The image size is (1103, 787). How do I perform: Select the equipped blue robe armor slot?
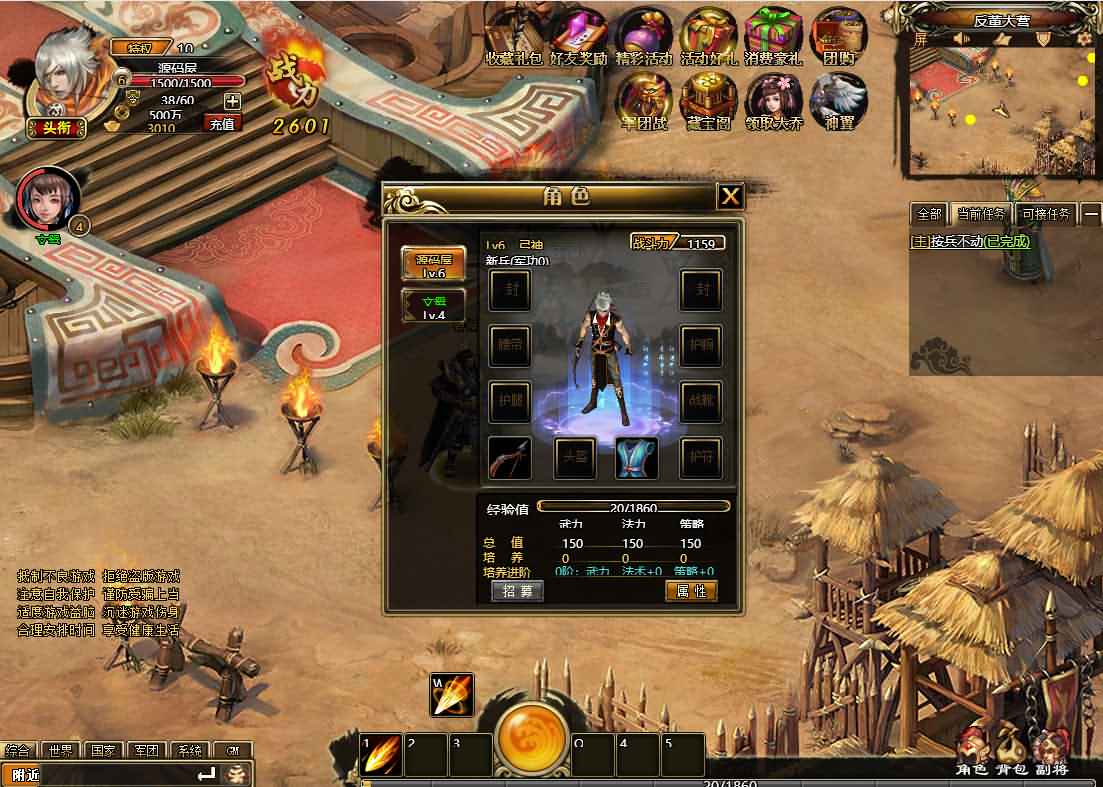pyautogui.click(x=636, y=458)
